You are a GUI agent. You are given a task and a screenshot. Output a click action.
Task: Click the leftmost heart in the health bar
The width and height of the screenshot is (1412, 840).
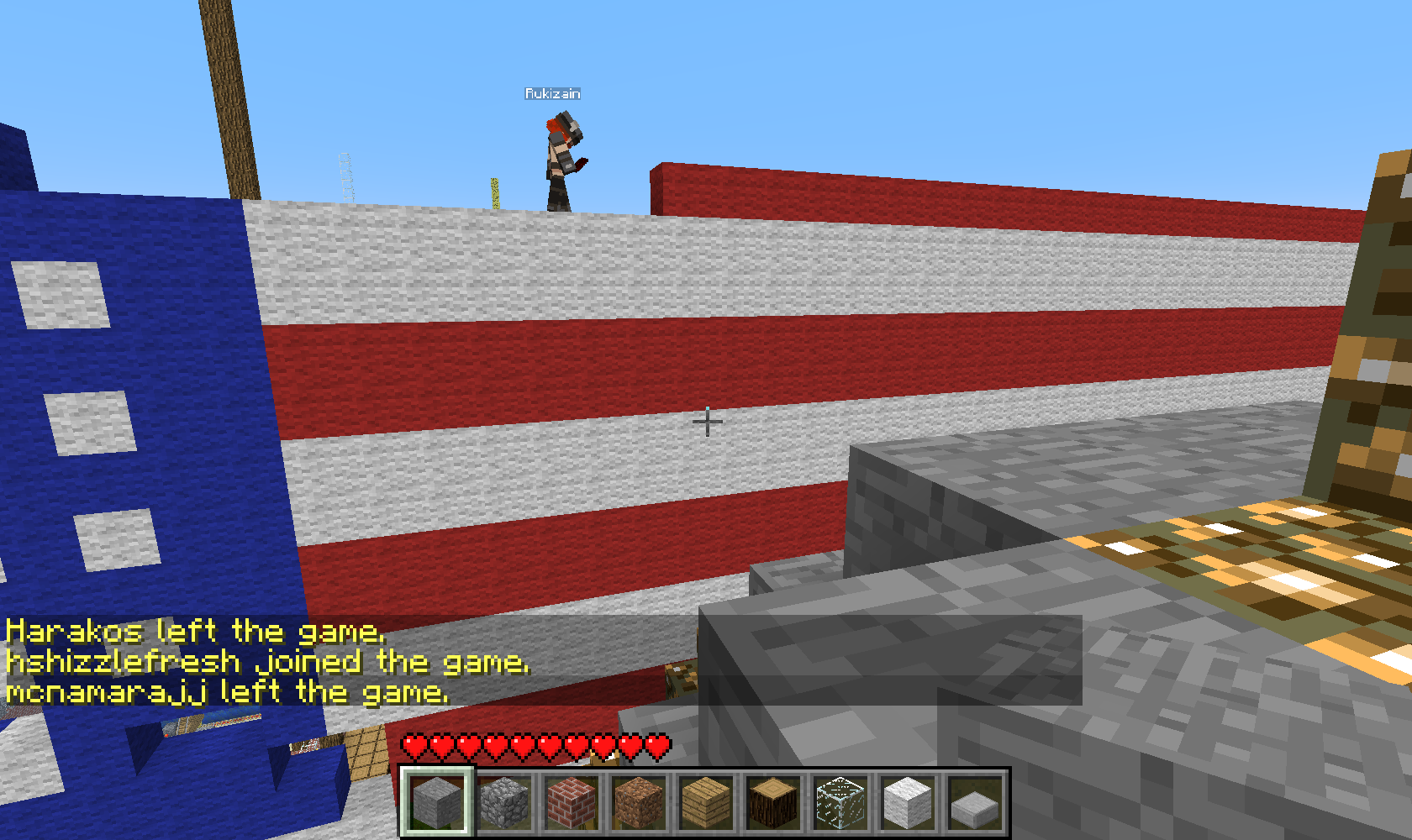pos(414,744)
